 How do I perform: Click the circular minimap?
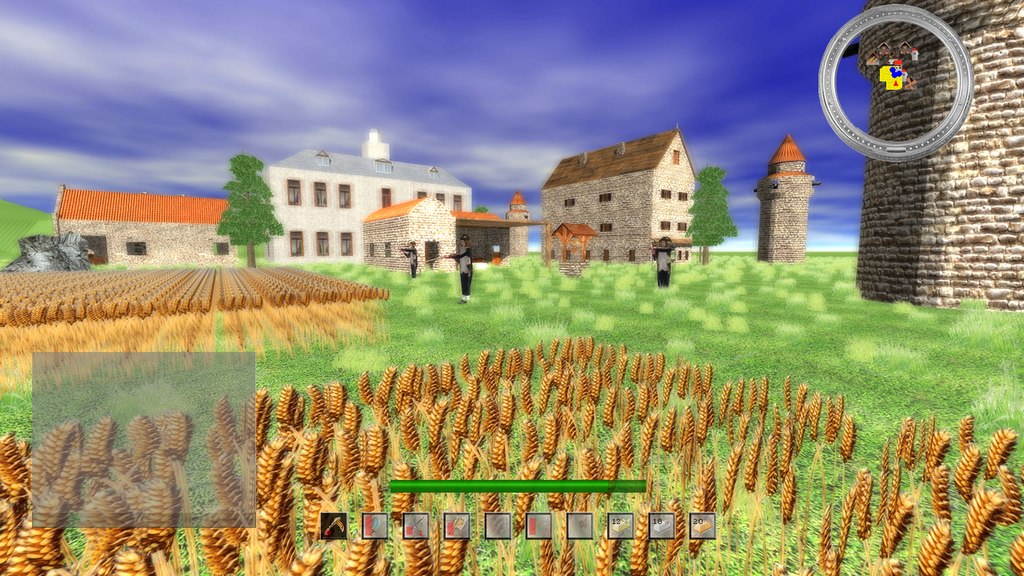pyautogui.click(x=895, y=82)
